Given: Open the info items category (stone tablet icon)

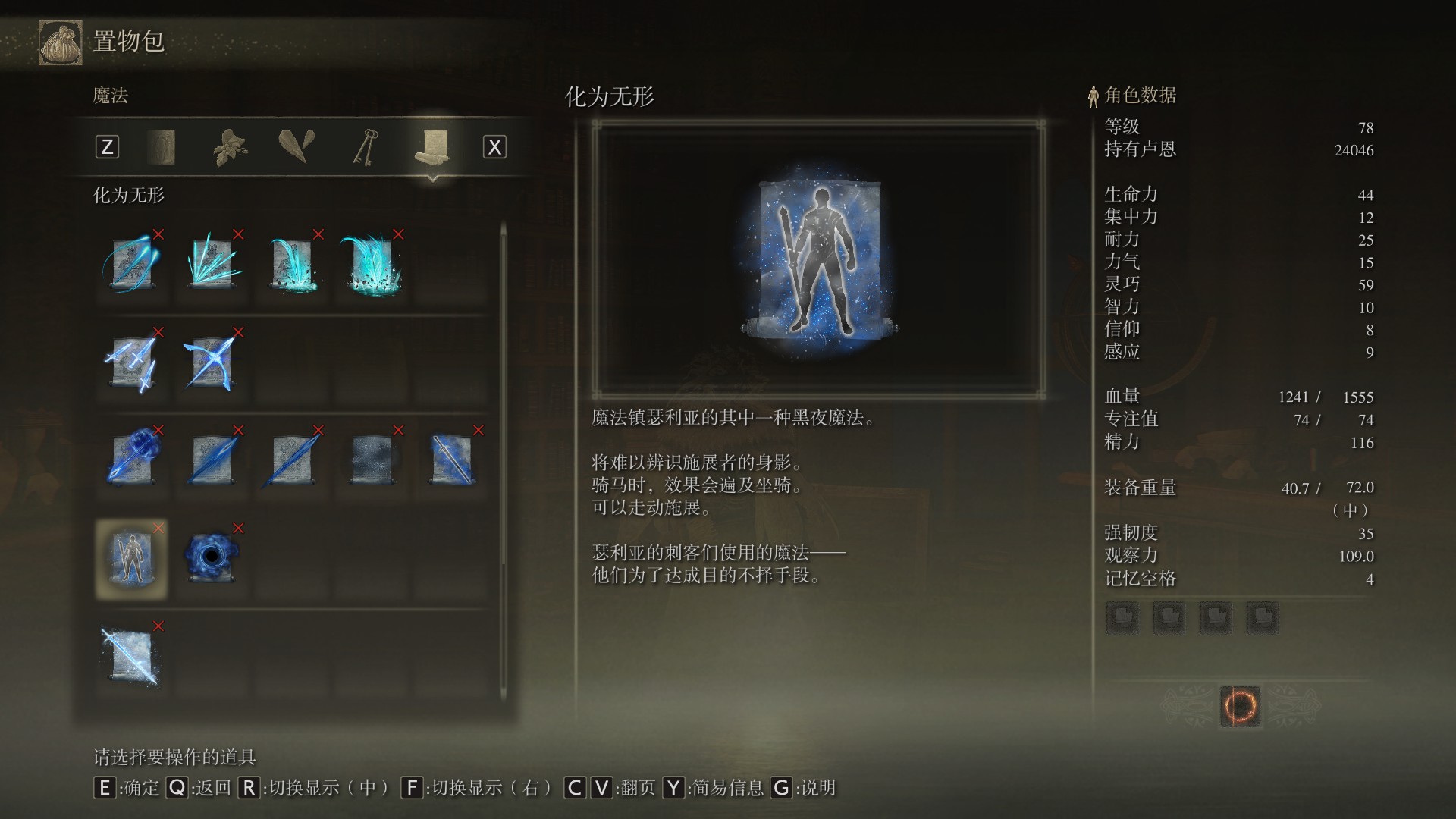Looking at the screenshot, I should tap(162, 146).
